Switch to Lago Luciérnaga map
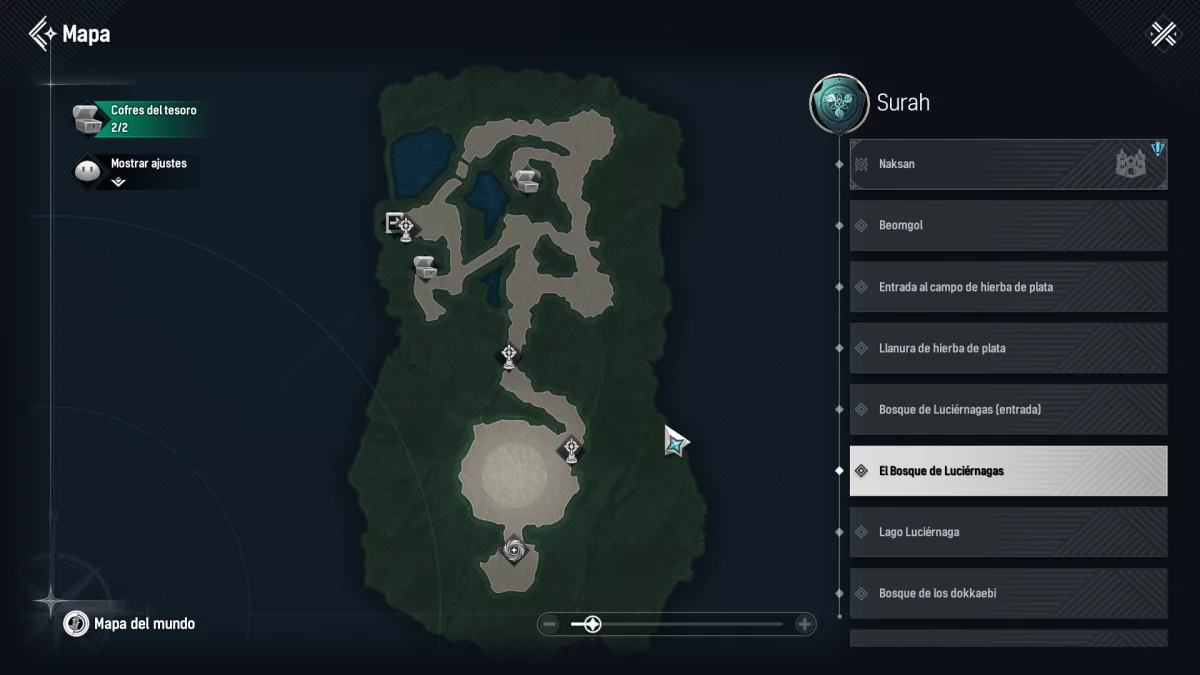 point(1008,532)
